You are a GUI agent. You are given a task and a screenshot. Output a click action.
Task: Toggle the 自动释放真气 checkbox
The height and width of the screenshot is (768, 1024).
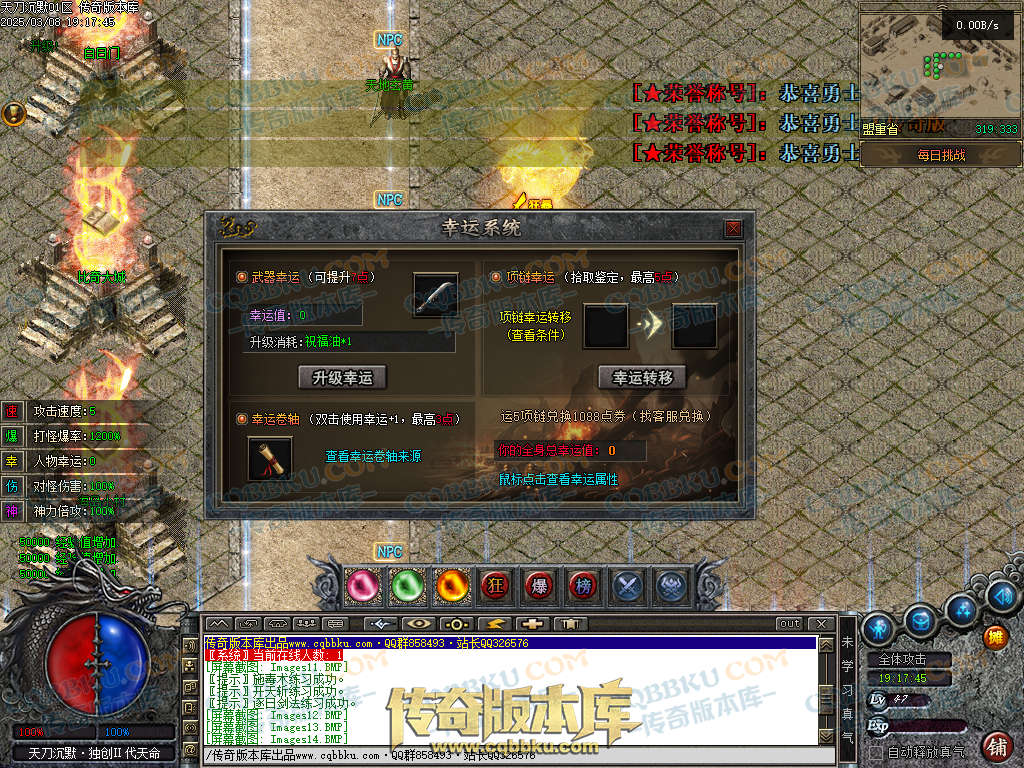[x=876, y=751]
